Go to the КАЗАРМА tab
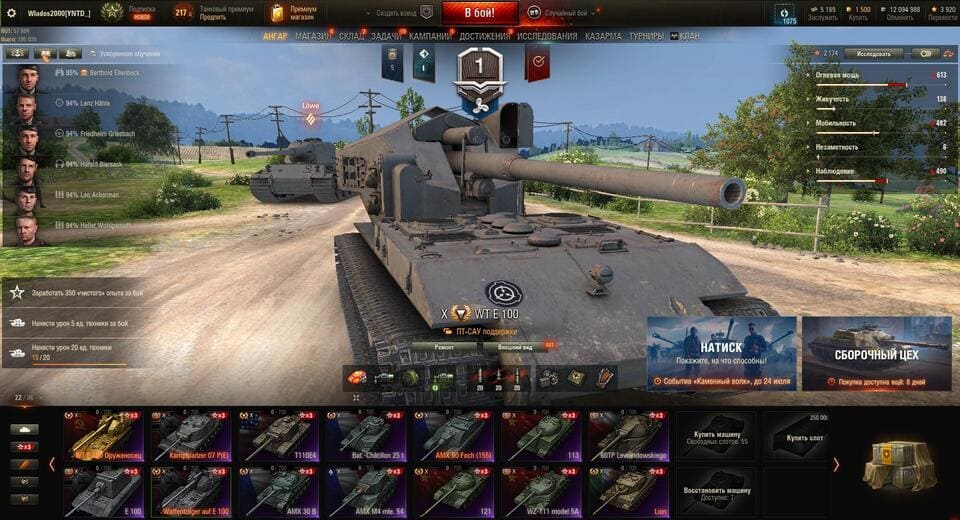Image resolution: width=960 pixels, height=520 pixels. pyautogui.click(x=603, y=36)
